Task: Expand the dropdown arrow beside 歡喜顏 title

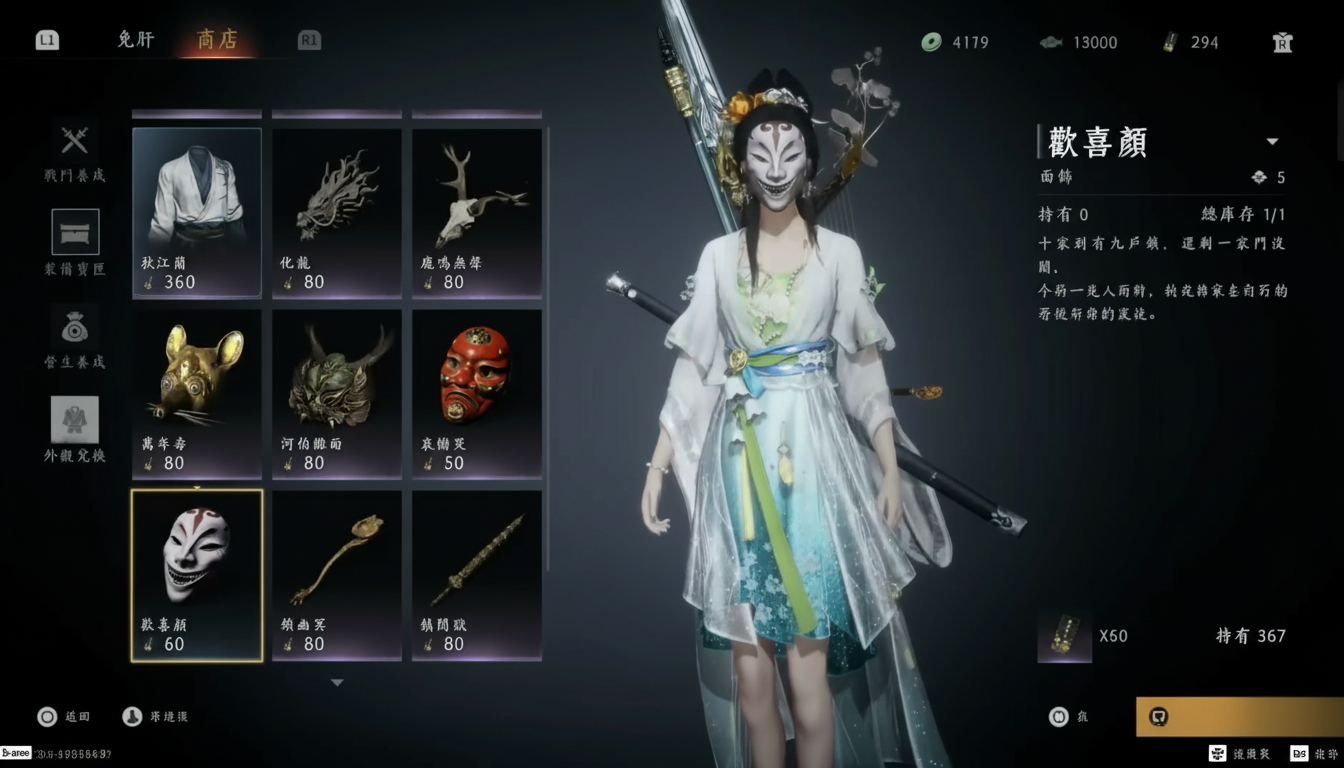Action: [x=1272, y=142]
